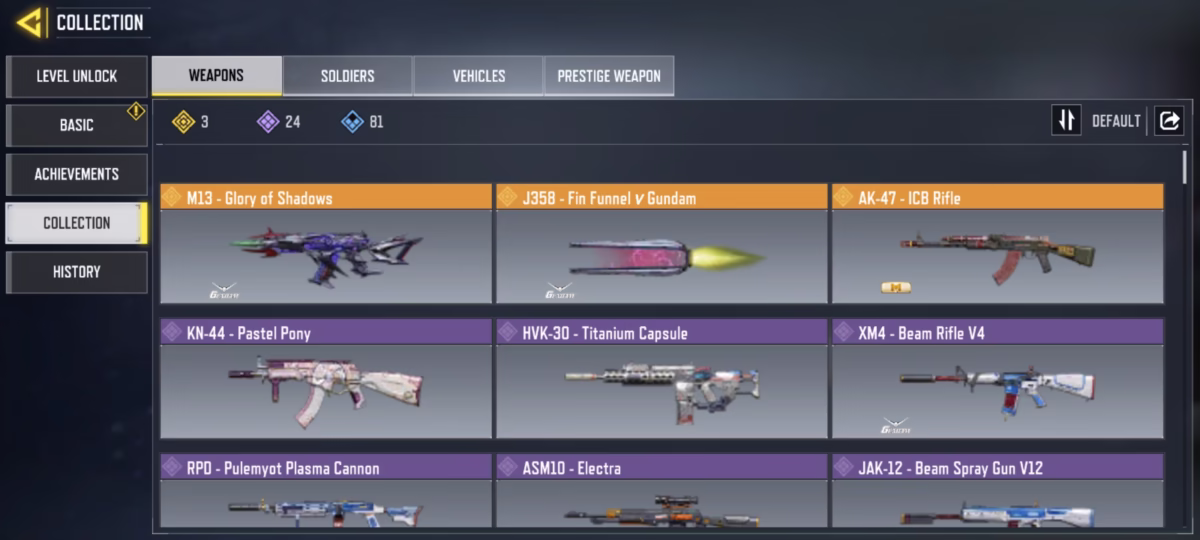Go back using the yellow arrow button
Image resolution: width=1200 pixels, height=540 pixels.
tap(30, 22)
